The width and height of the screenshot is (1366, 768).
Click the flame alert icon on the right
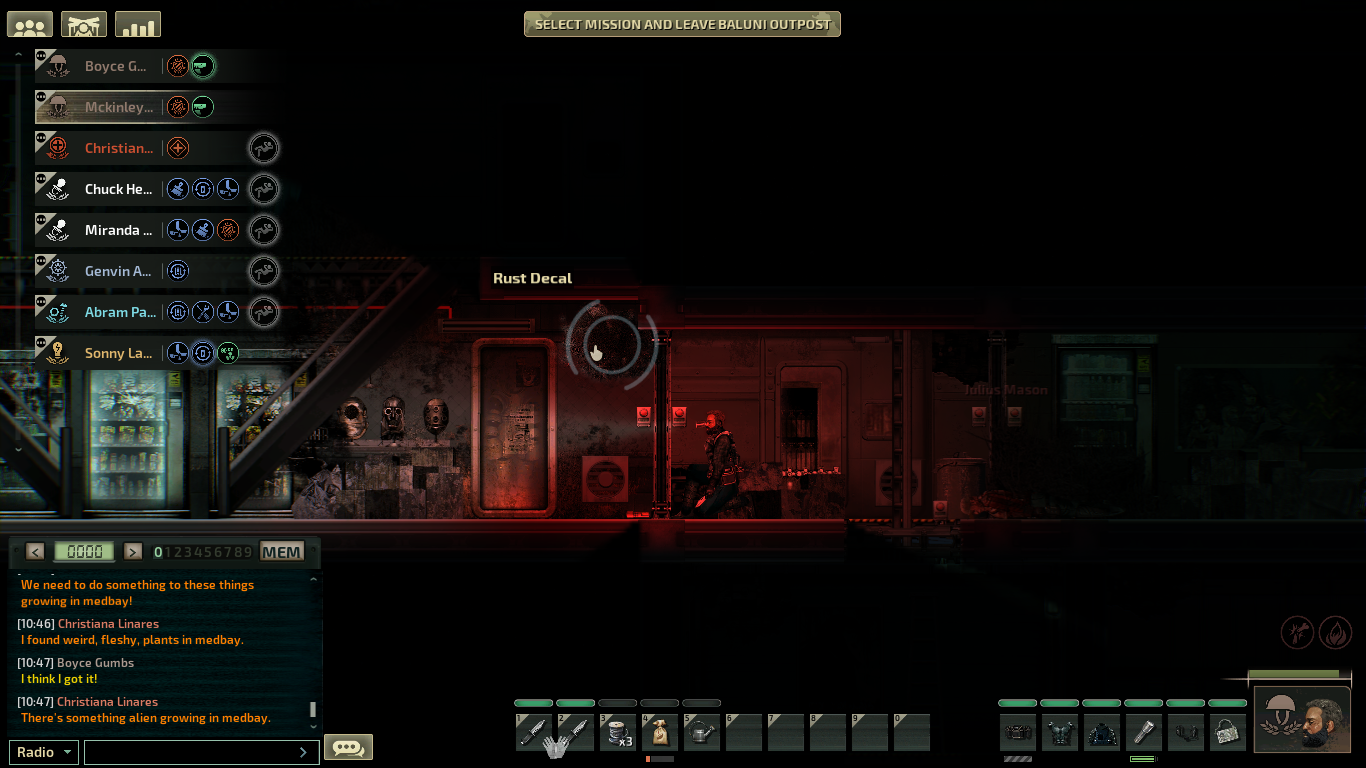tap(1335, 632)
